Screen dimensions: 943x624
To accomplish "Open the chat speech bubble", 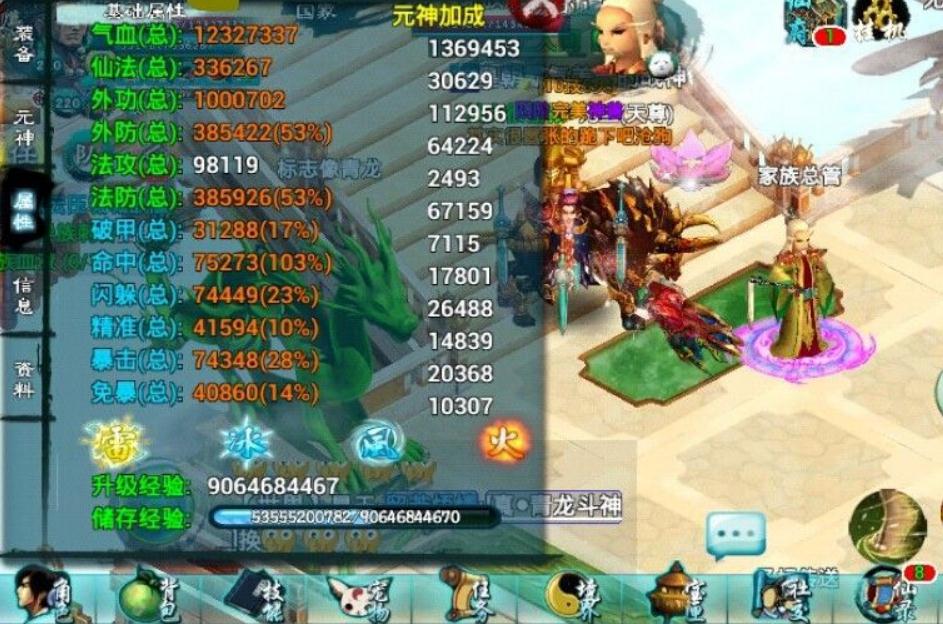I will point(736,535).
